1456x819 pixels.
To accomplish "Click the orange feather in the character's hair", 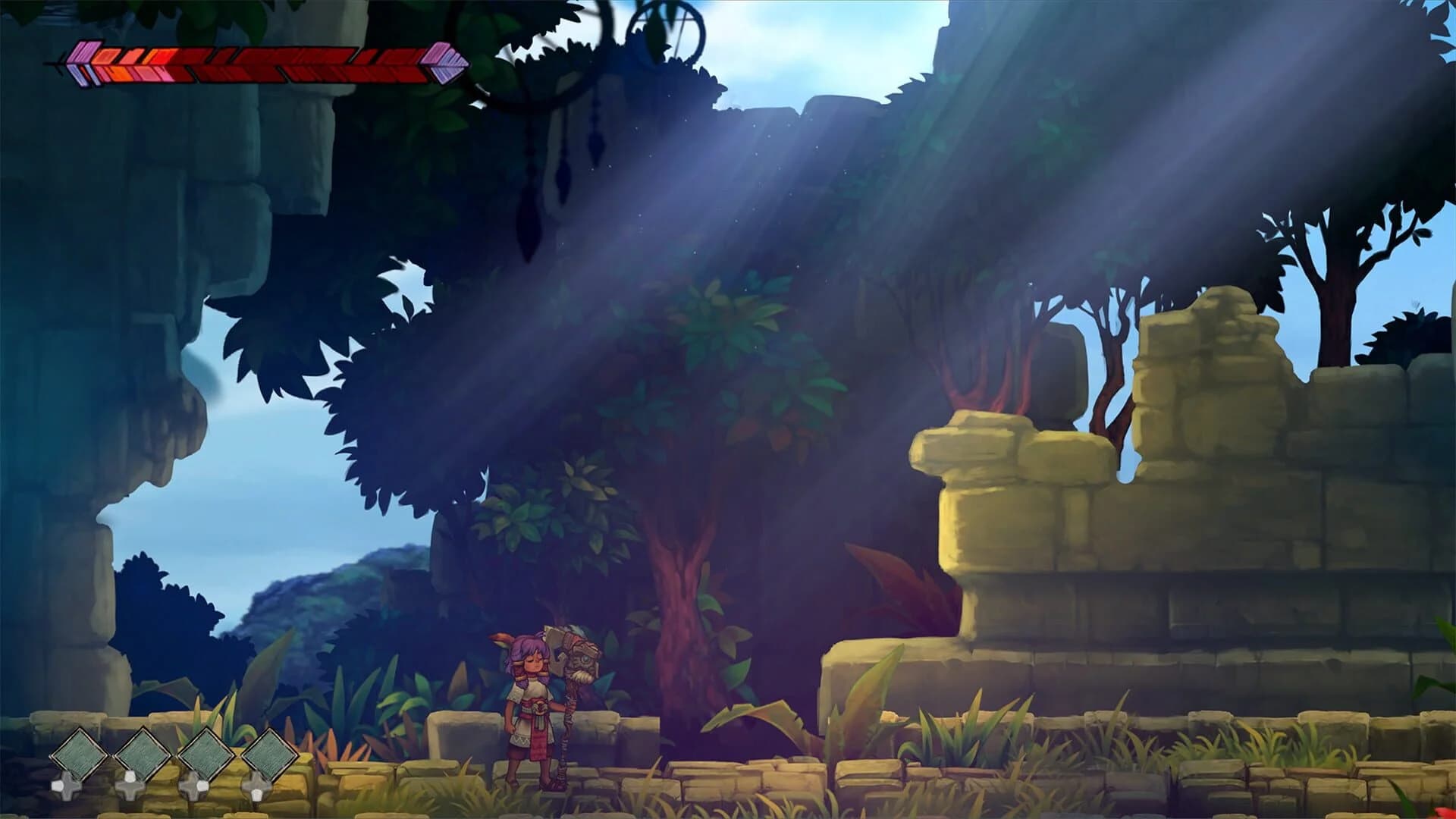I will click(x=501, y=639).
